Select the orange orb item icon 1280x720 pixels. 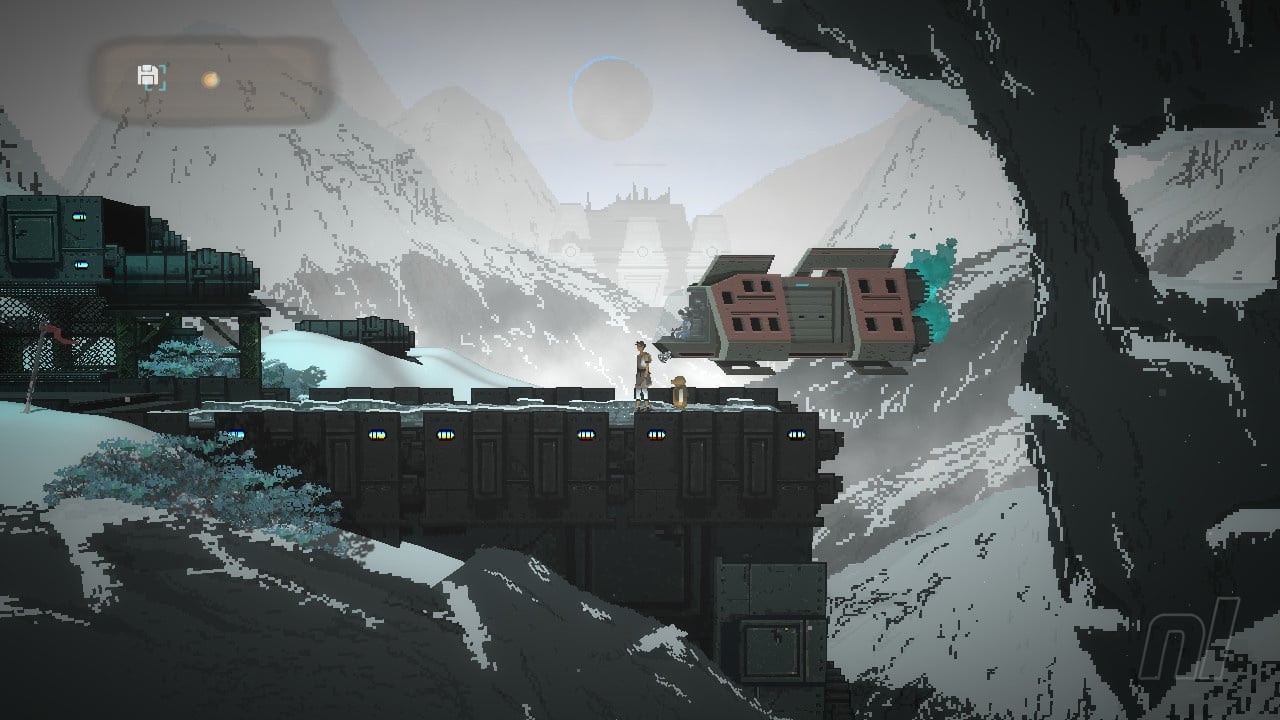(210, 78)
